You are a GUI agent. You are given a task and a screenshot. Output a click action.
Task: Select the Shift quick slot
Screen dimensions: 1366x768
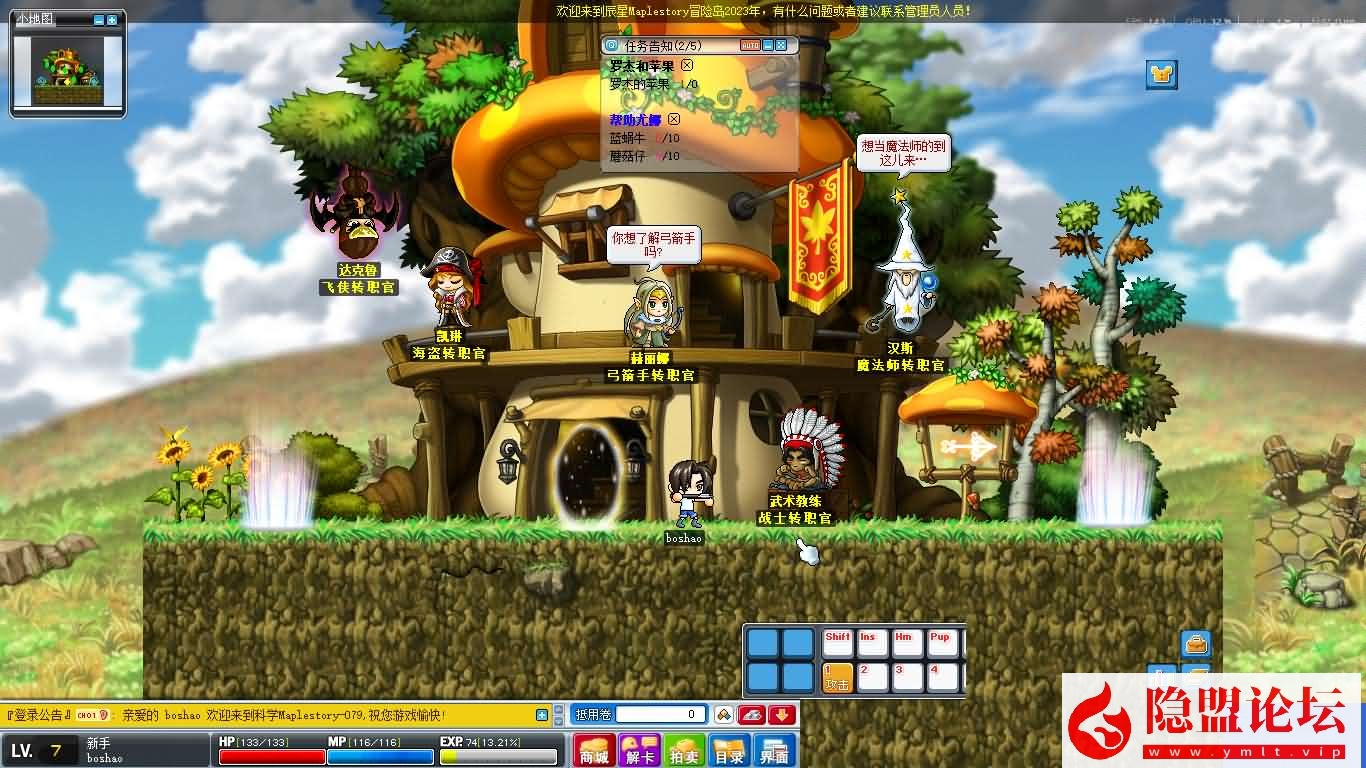click(x=837, y=643)
